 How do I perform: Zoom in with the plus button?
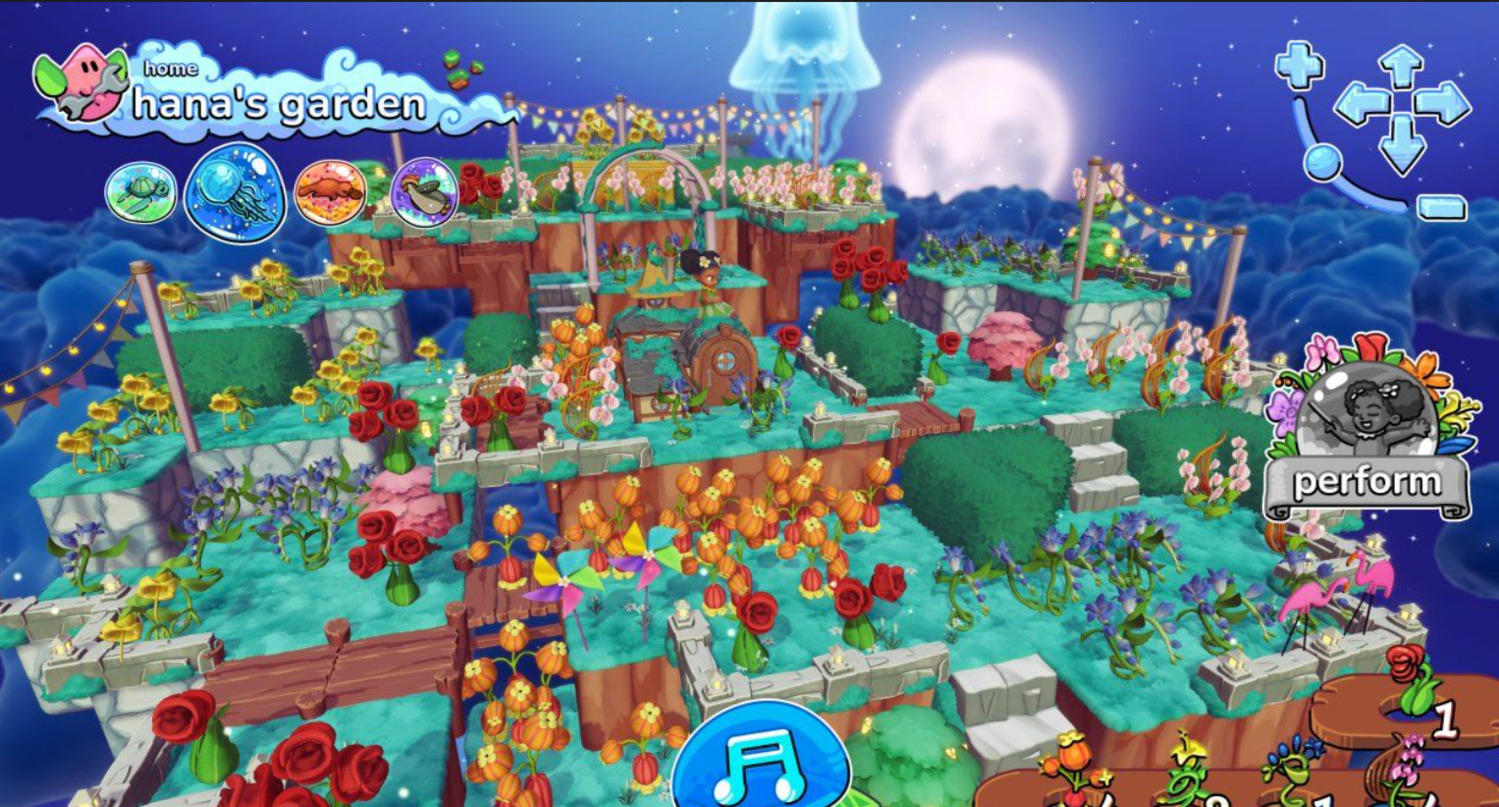(x=1299, y=65)
